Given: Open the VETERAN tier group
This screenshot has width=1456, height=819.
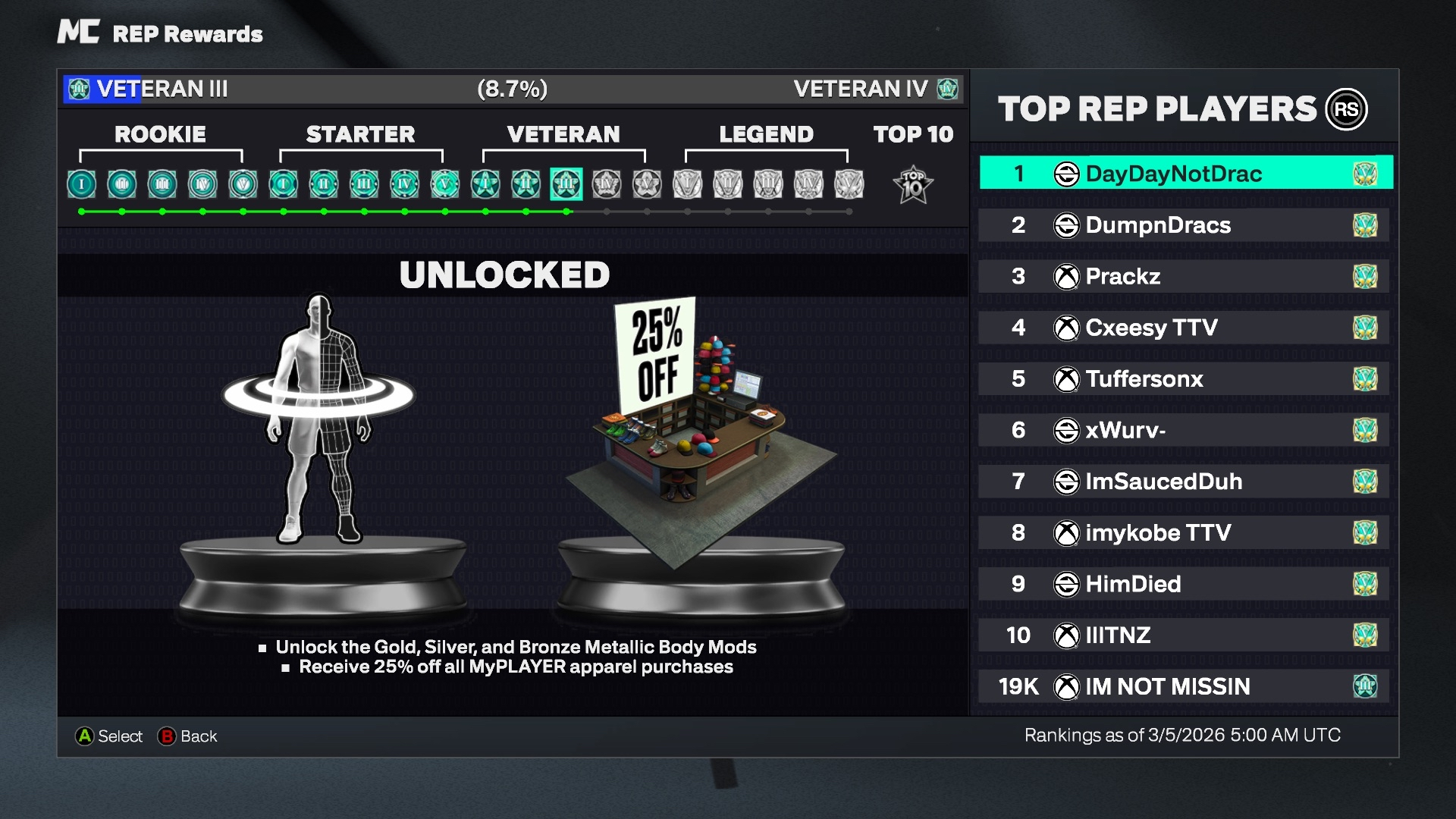Looking at the screenshot, I should pos(564,135).
